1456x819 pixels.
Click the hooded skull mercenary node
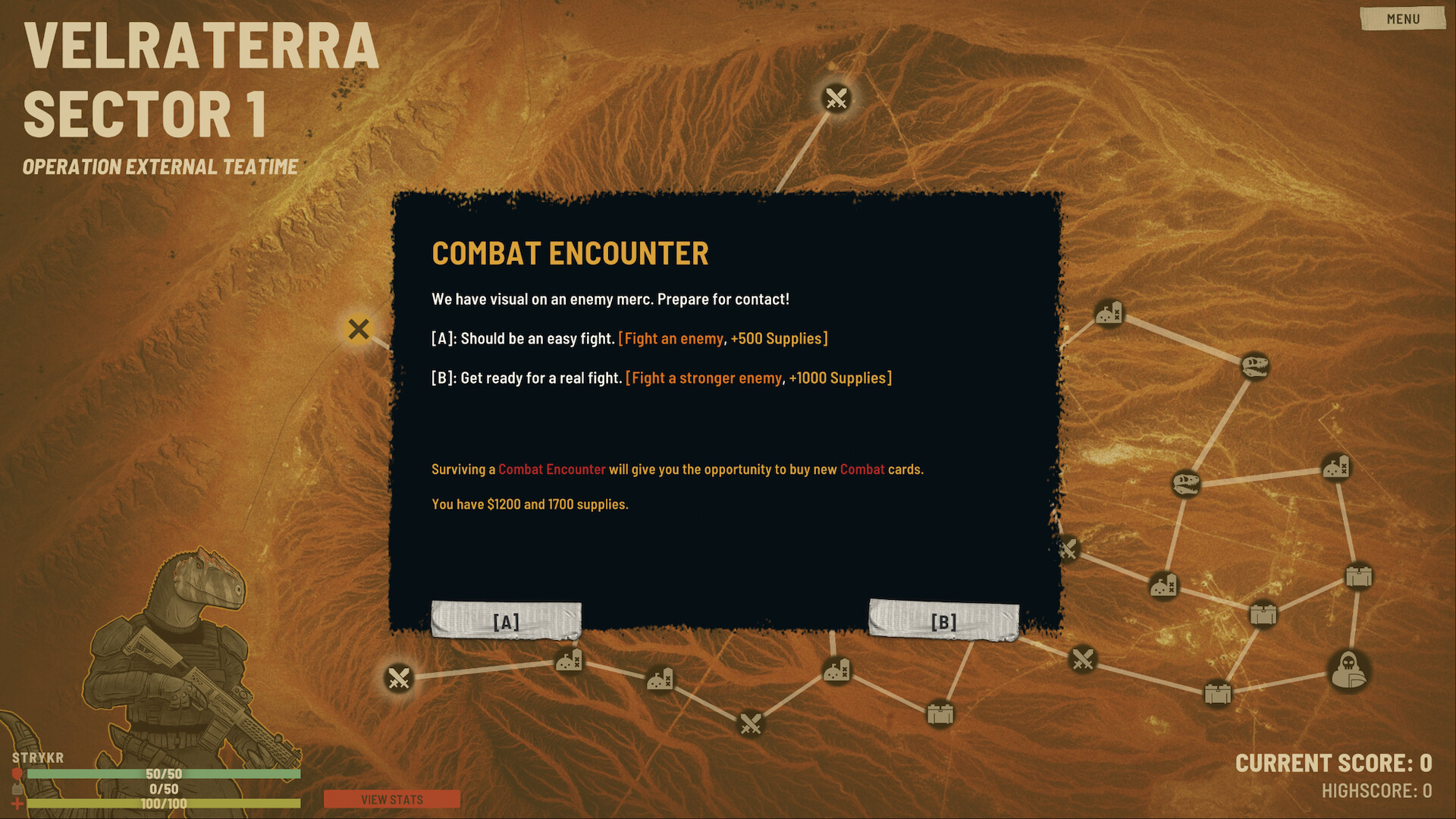coord(1349,669)
